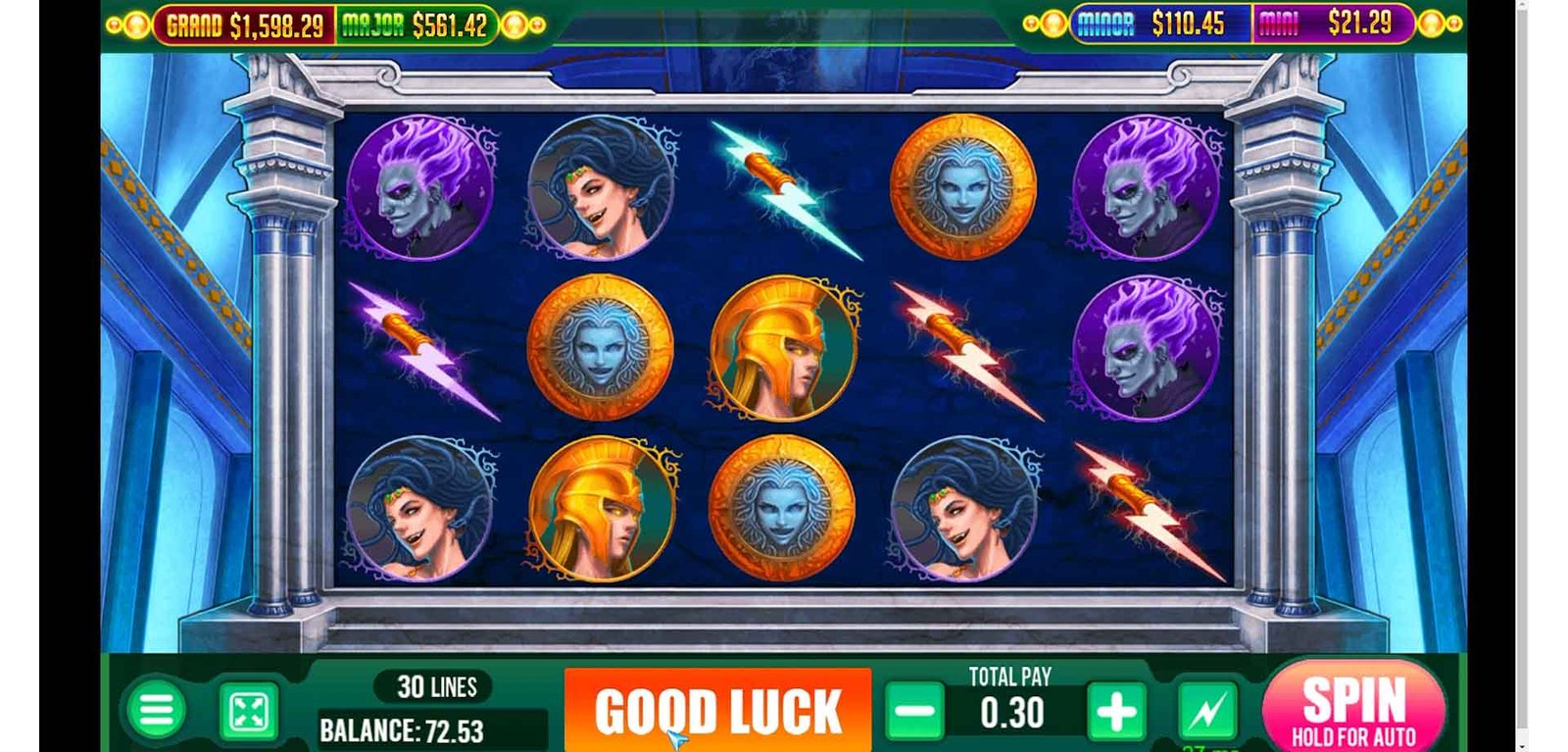Activate the lightning bolt turbo button

1206,712
